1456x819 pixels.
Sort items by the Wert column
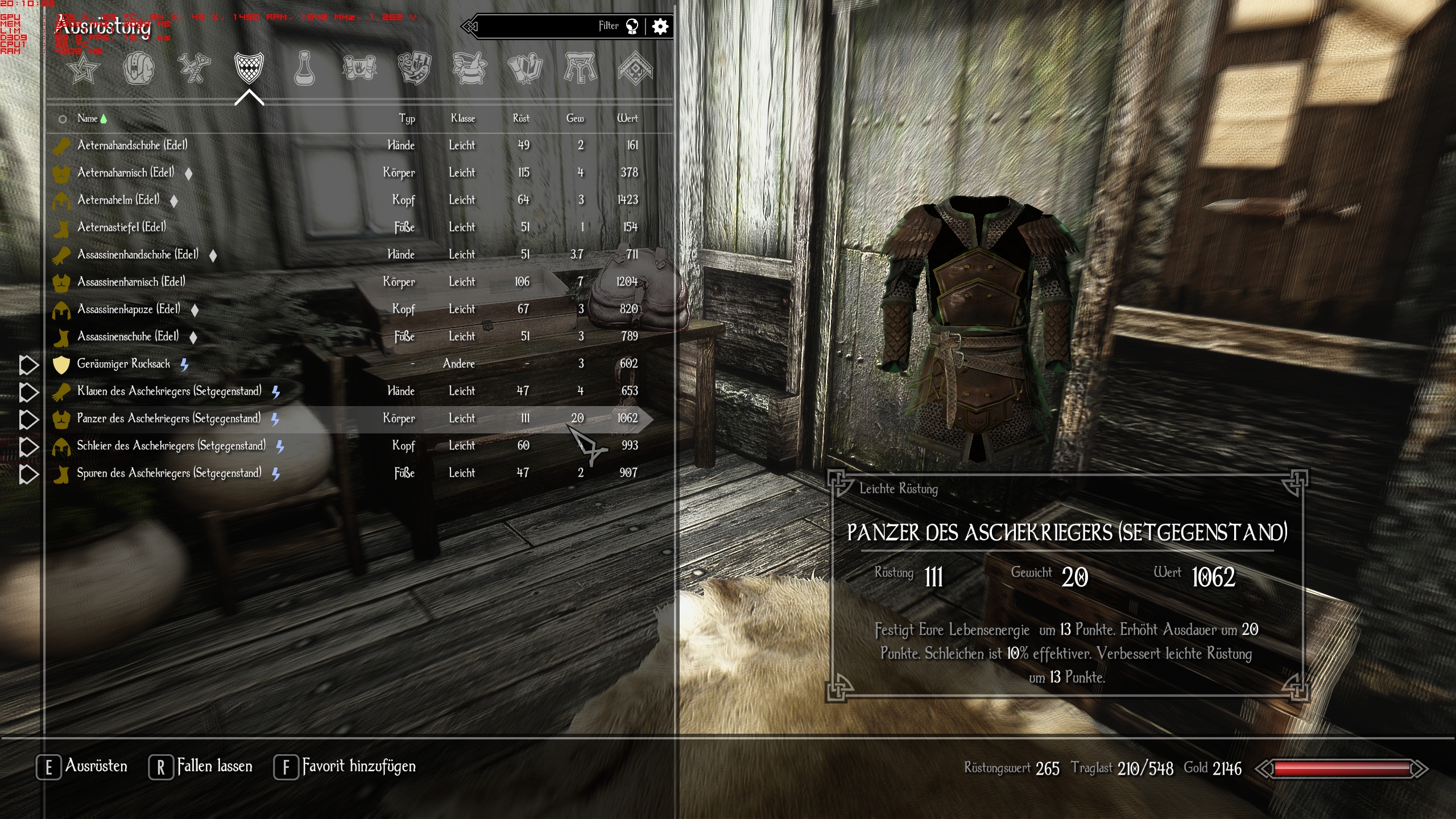coord(627,118)
